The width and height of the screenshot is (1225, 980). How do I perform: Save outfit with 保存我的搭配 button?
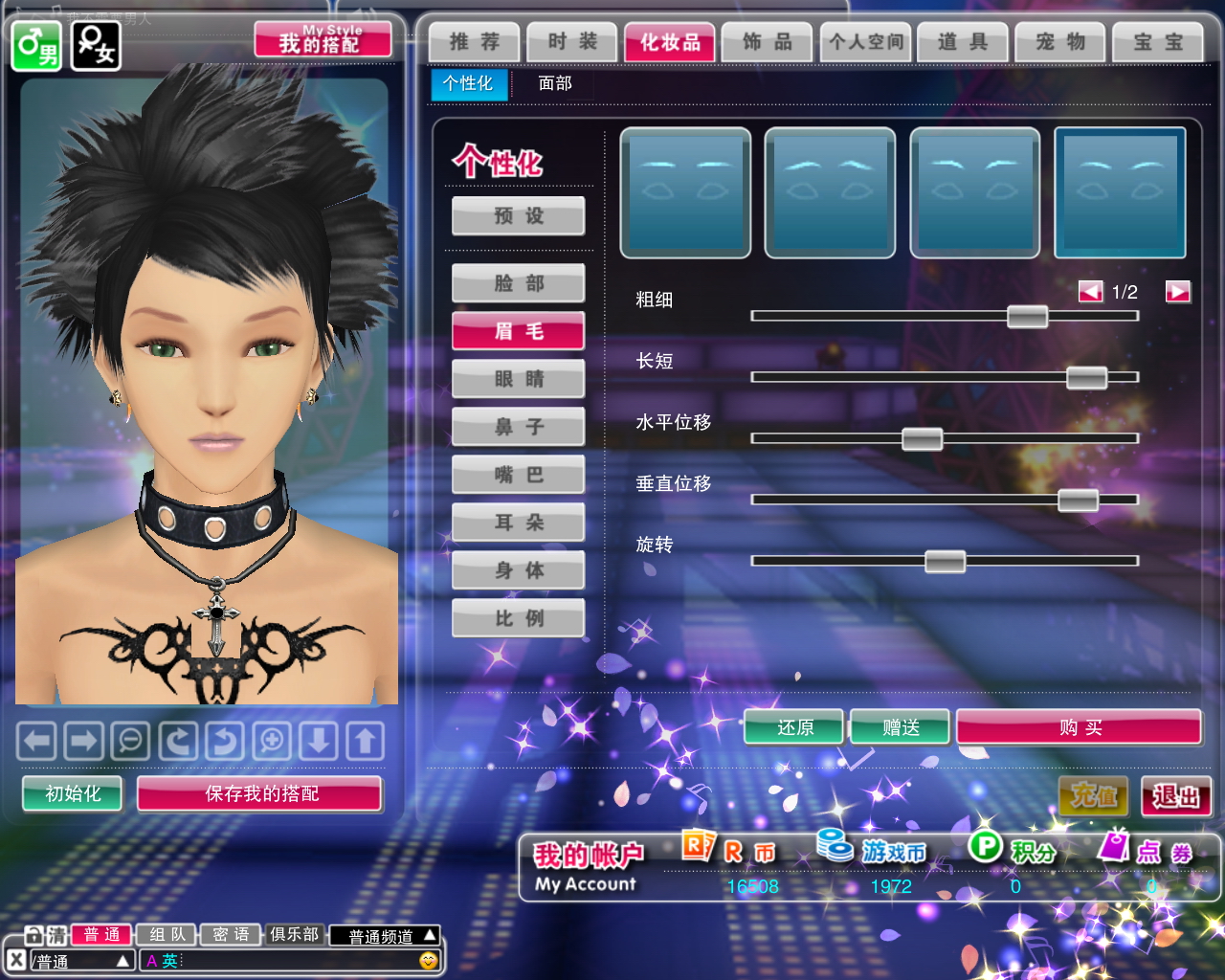point(260,793)
